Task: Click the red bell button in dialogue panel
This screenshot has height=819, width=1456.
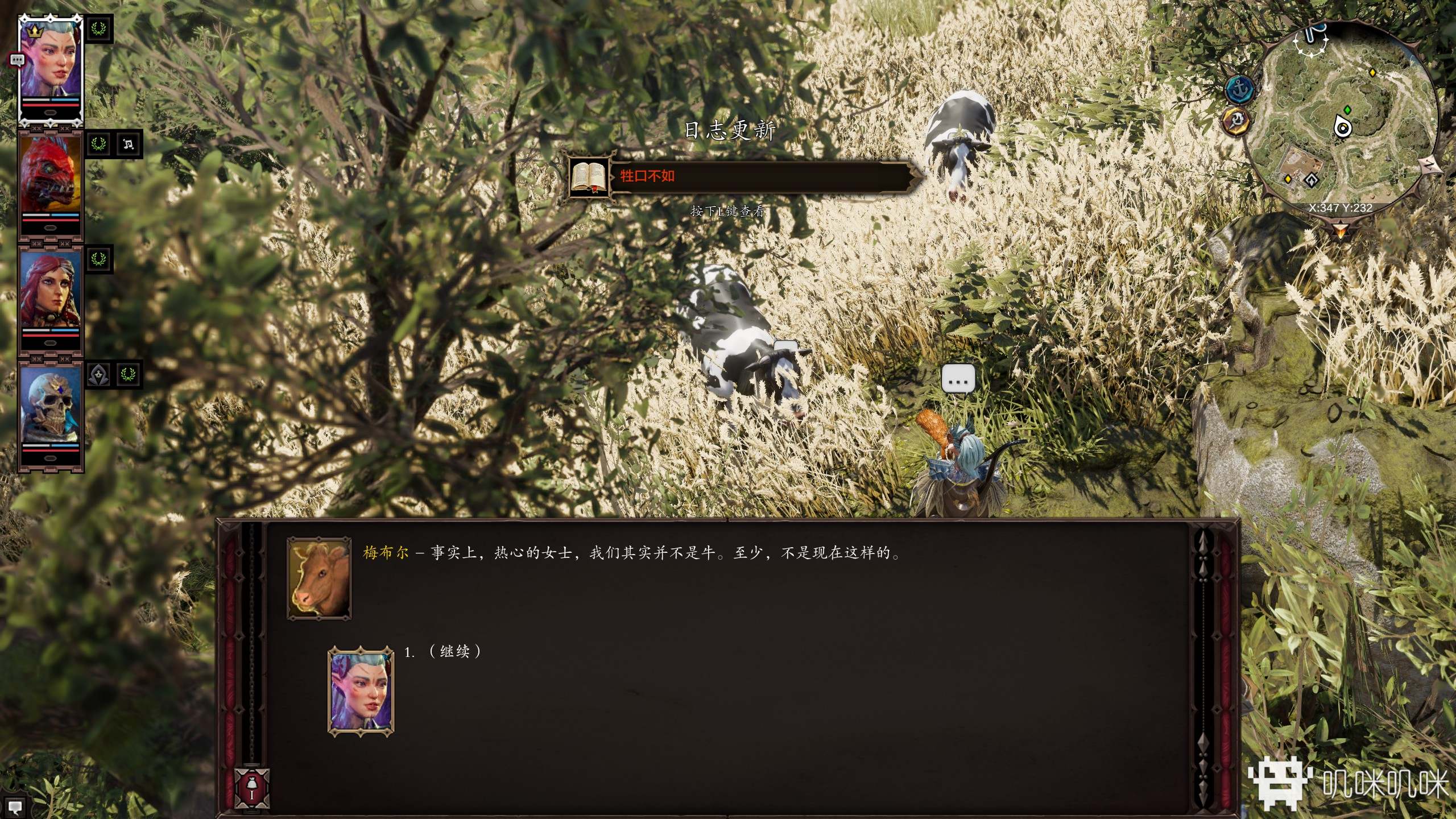Action: coord(251,788)
